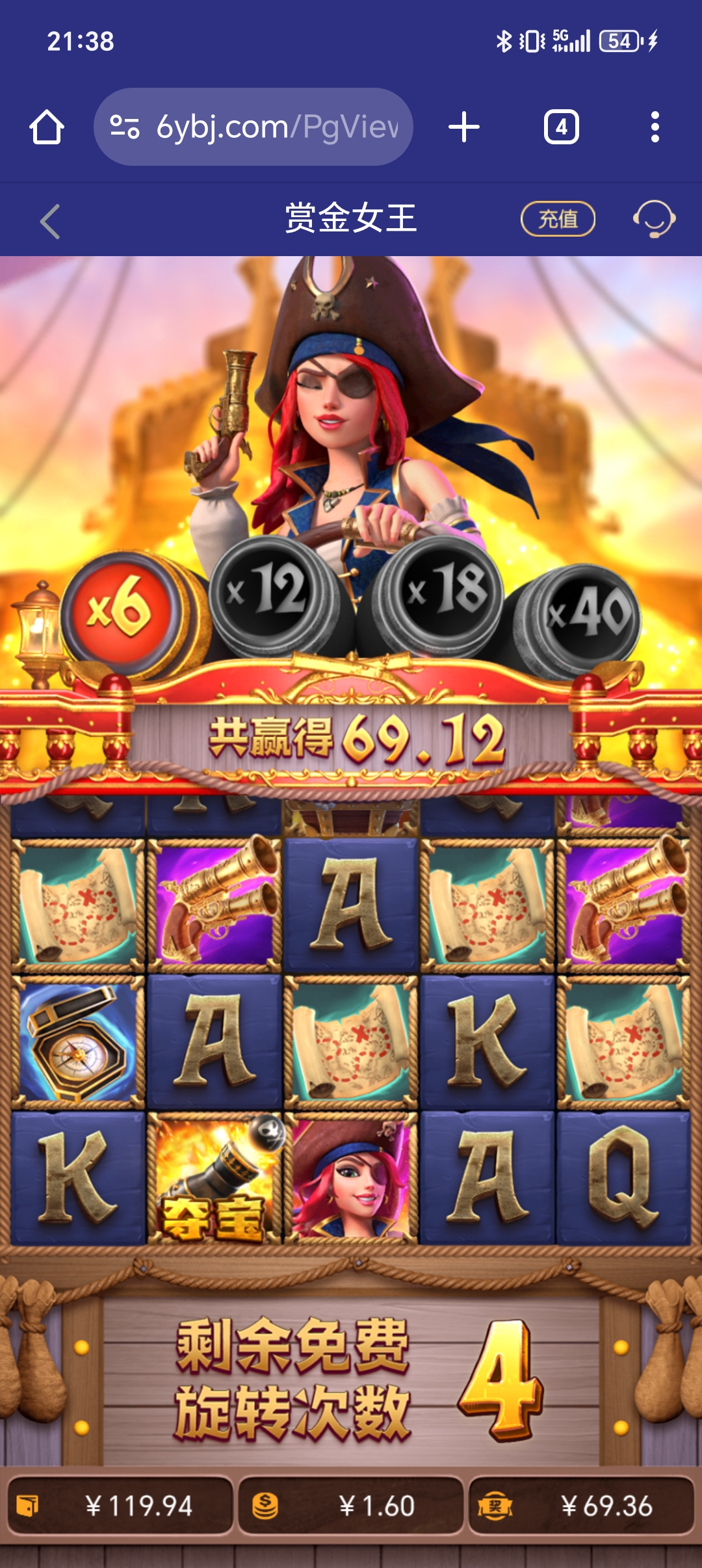Go back with the left arrow
Viewport: 702px width, 1568px height.
(50, 221)
